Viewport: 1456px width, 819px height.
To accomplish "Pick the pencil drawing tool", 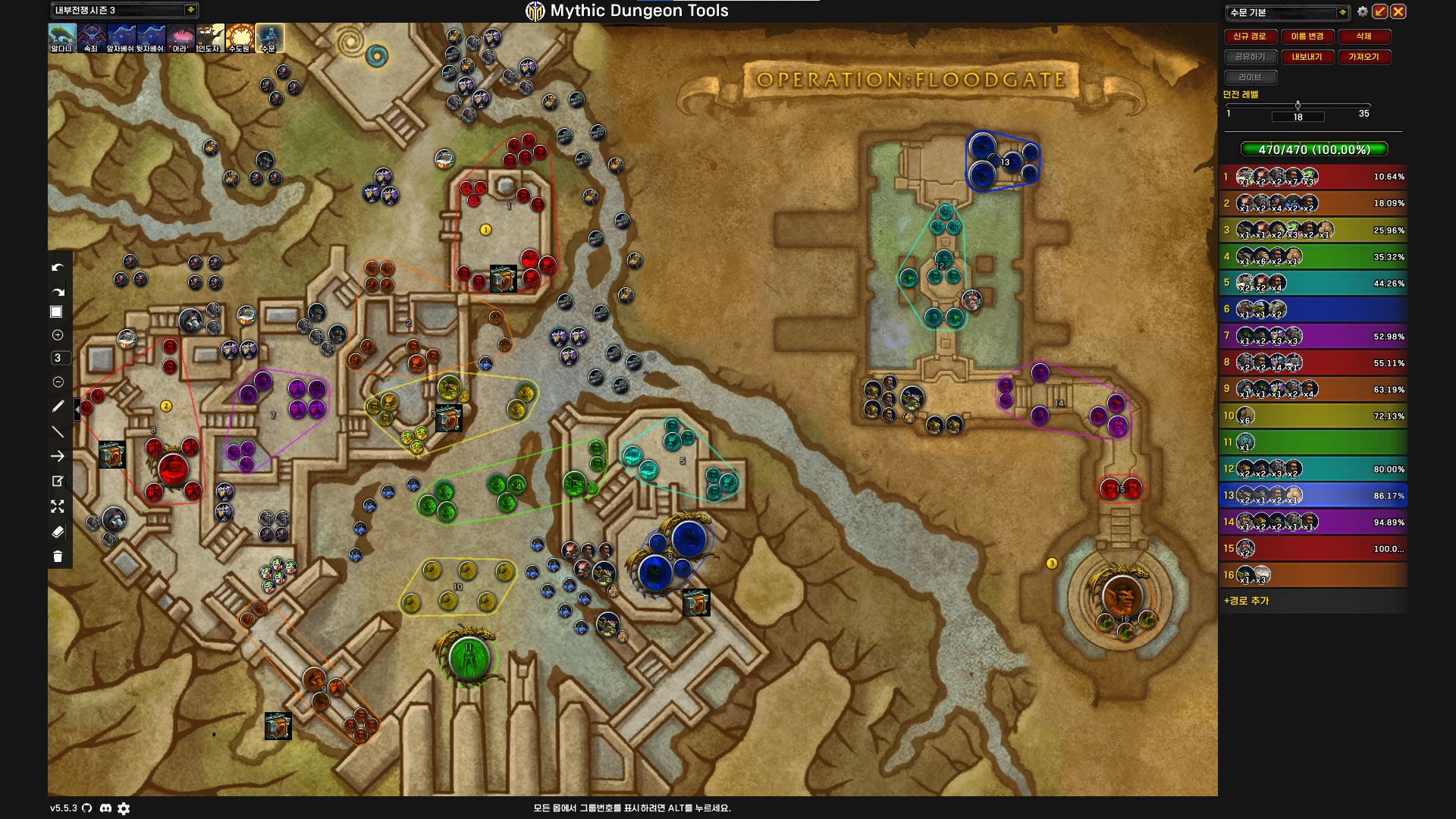I will coord(58,406).
